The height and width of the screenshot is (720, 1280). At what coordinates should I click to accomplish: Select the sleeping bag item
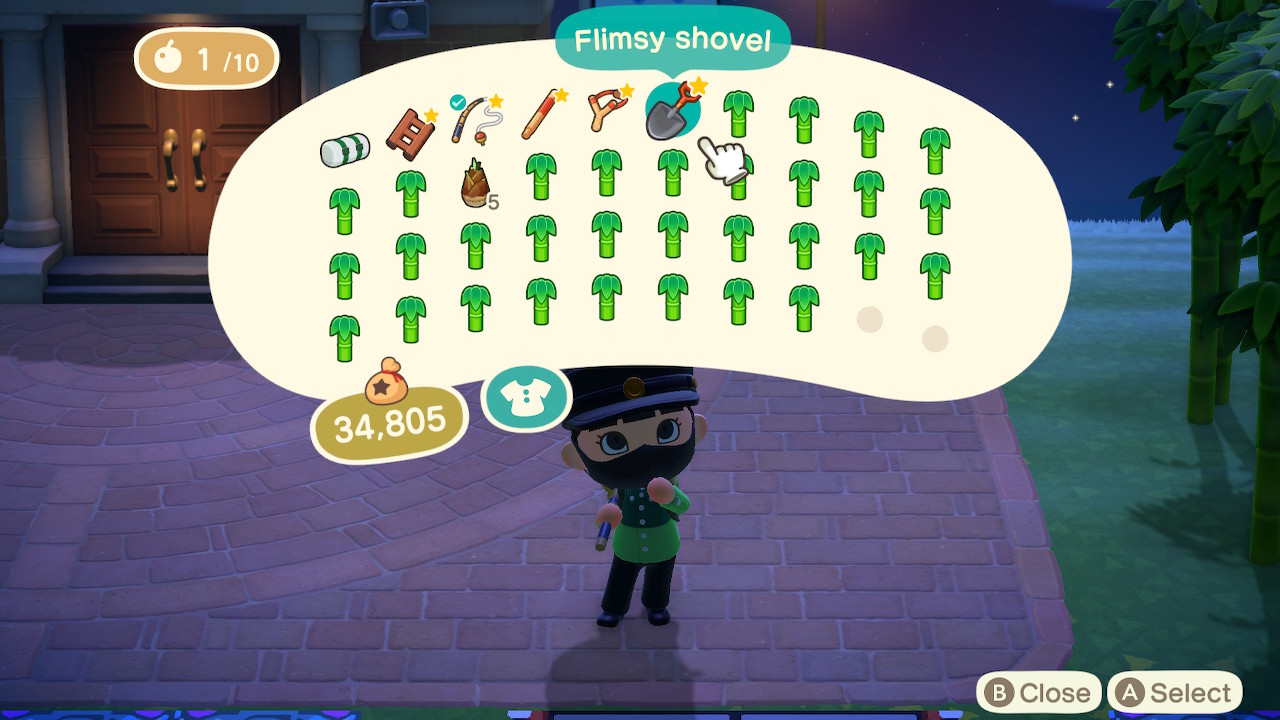click(345, 146)
